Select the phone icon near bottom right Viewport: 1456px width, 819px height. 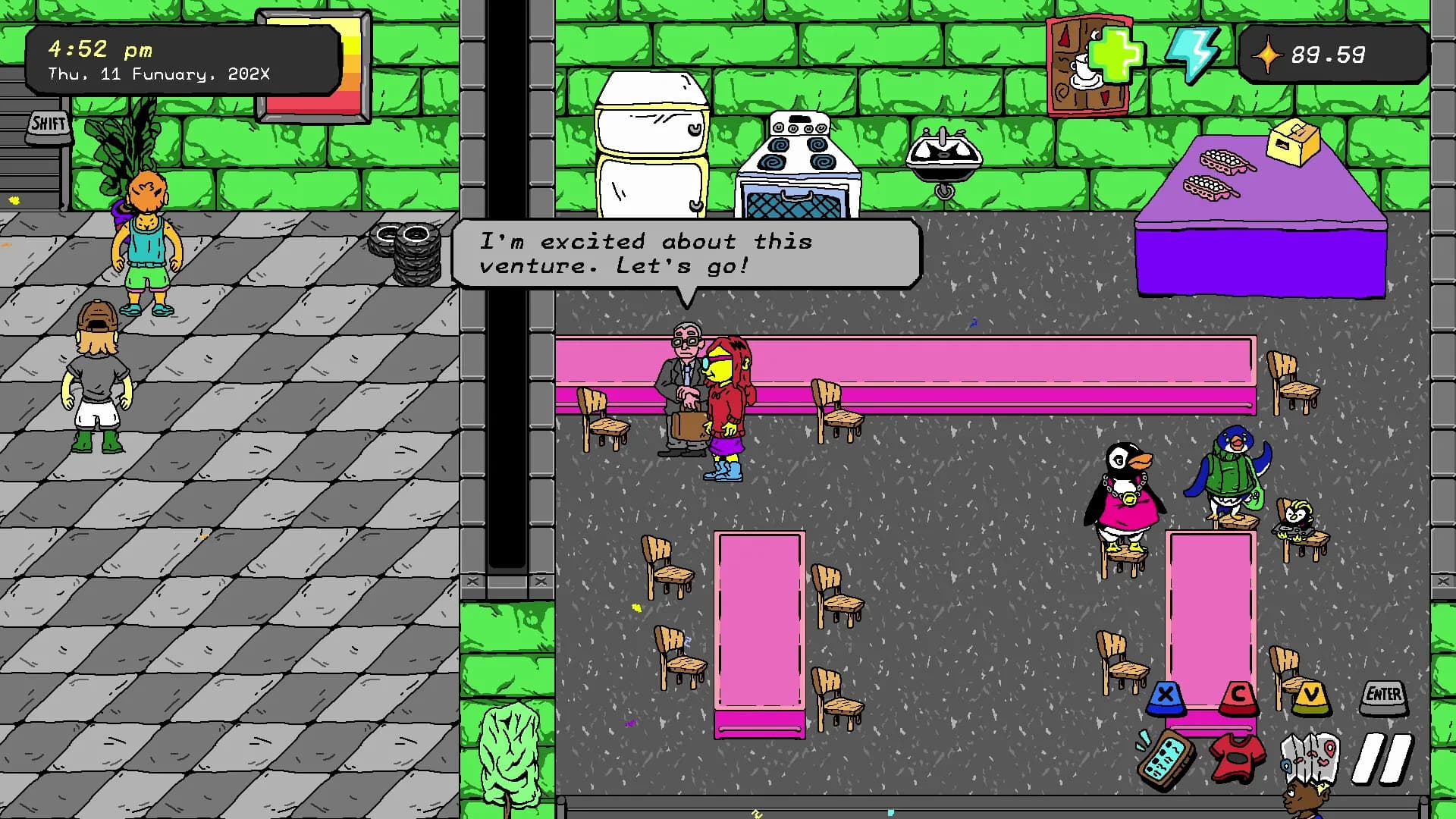tap(1163, 758)
